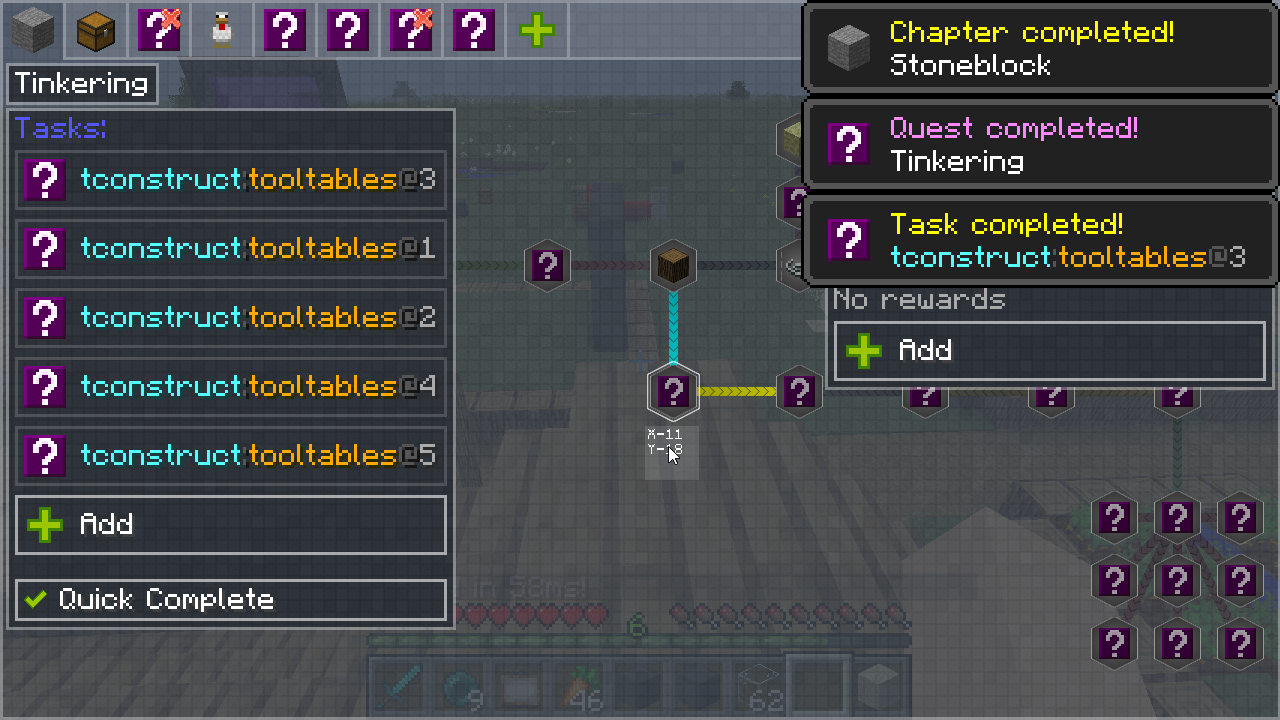The image size is (1280, 720).
Task: Add a new task to the quest
Action: [x=231, y=524]
